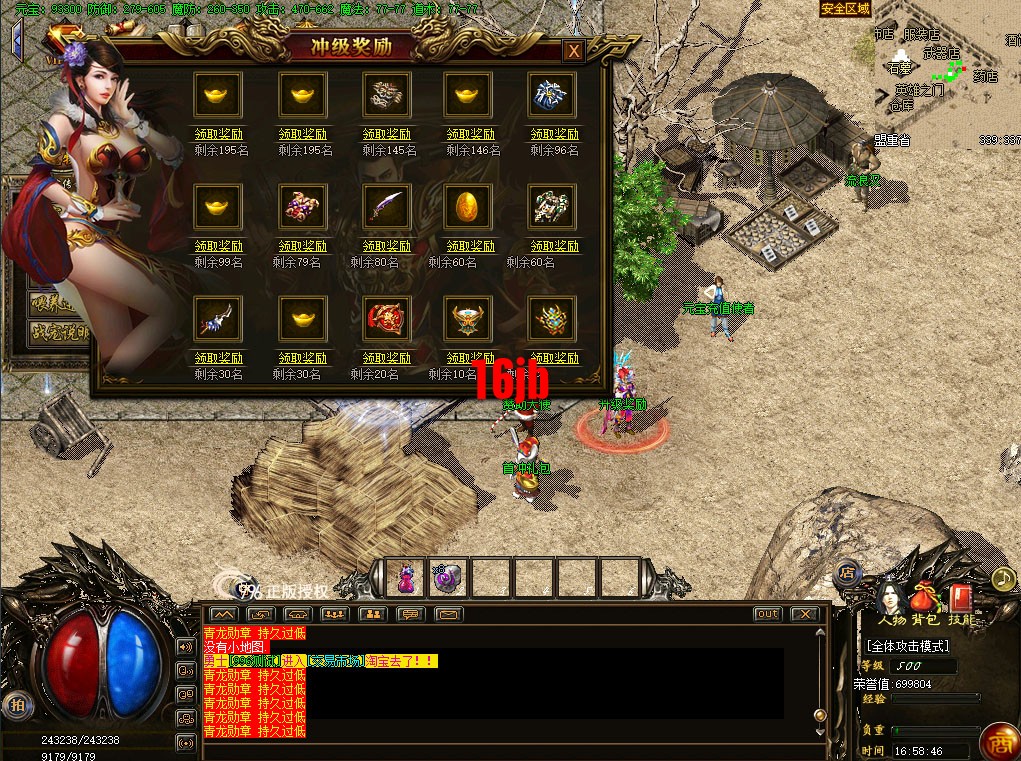This screenshot has height=761, width=1021.
Task: Use the red potion in the hotbar
Action: (x=406, y=578)
